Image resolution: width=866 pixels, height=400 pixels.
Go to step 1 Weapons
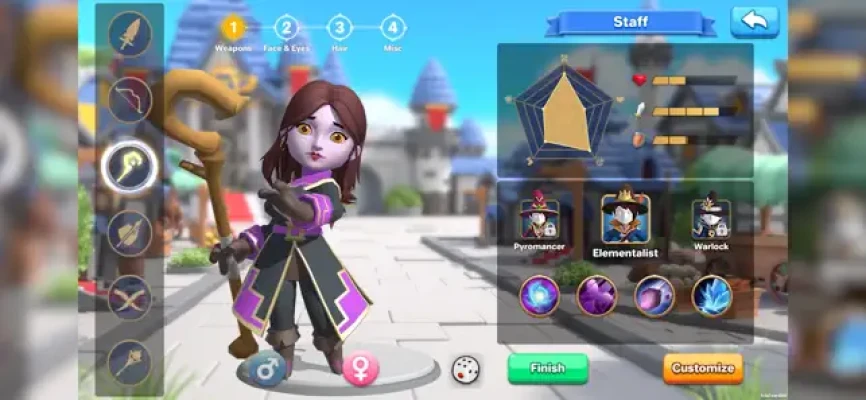(x=233, y=28)
